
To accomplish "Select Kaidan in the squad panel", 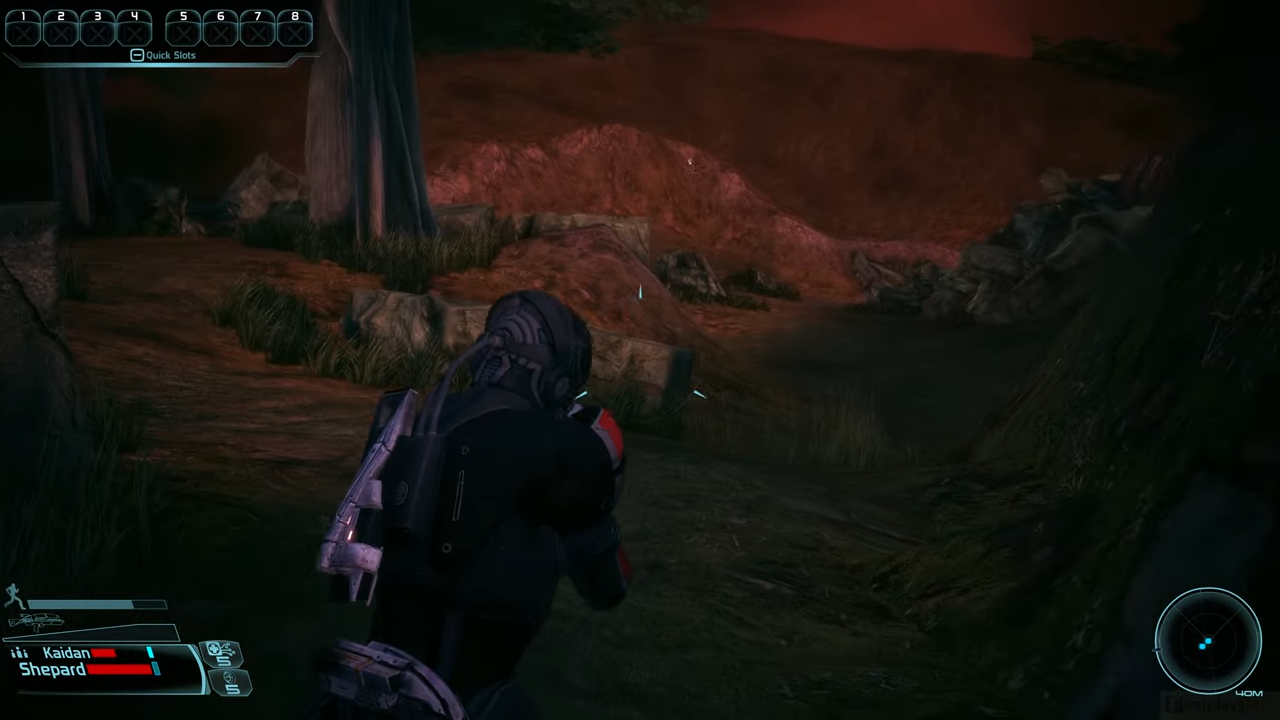I will pos(66,652).
